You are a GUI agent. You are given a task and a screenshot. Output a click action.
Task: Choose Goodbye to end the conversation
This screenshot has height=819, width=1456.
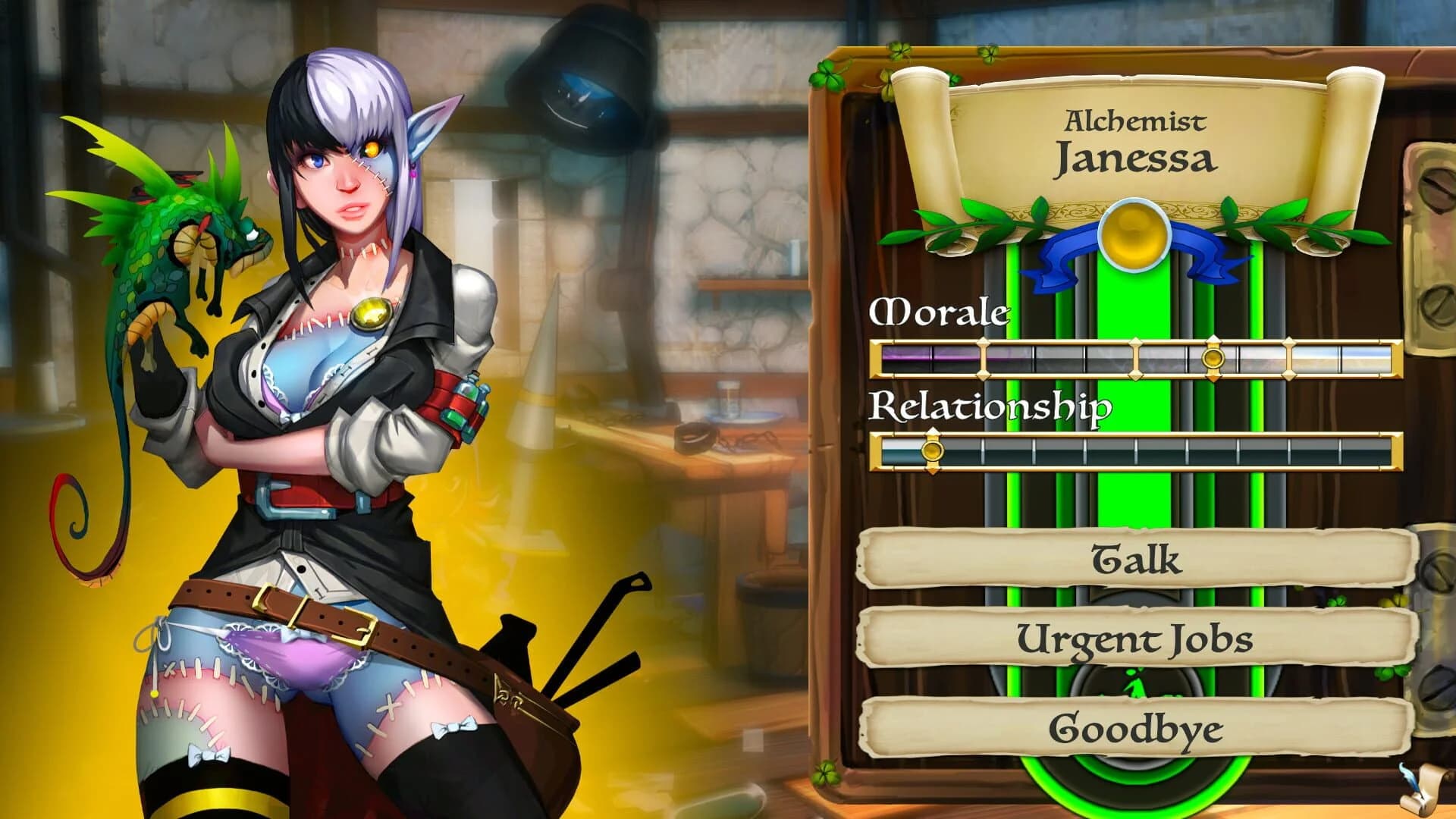[1137, 730]
